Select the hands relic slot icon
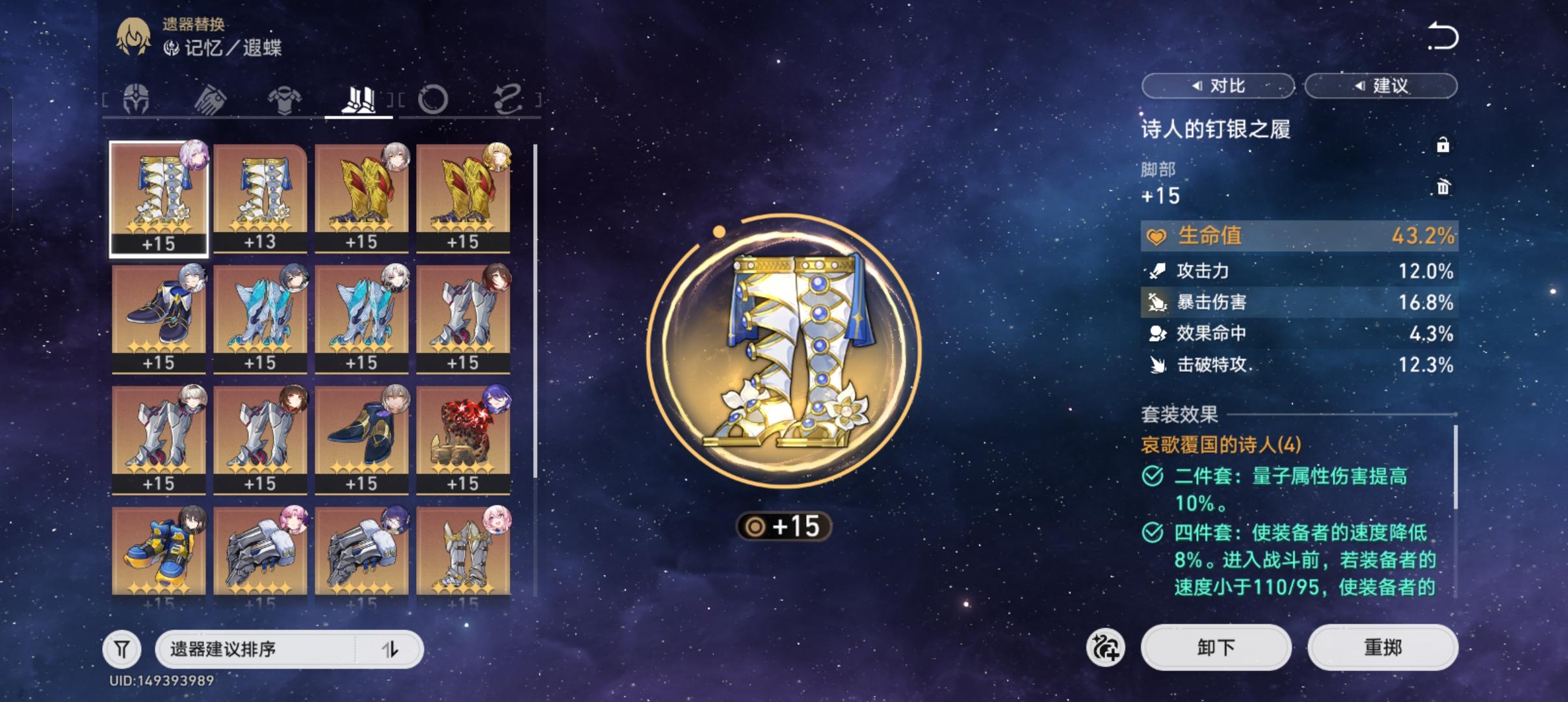Screen dimensions: 1568x702 coord(211,99)
